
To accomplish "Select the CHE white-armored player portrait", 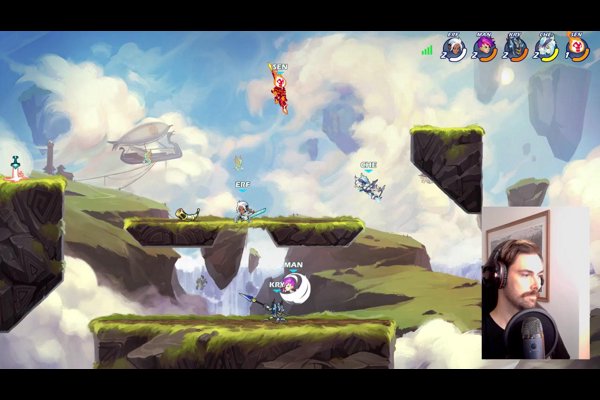I will (x=546, y=47).
